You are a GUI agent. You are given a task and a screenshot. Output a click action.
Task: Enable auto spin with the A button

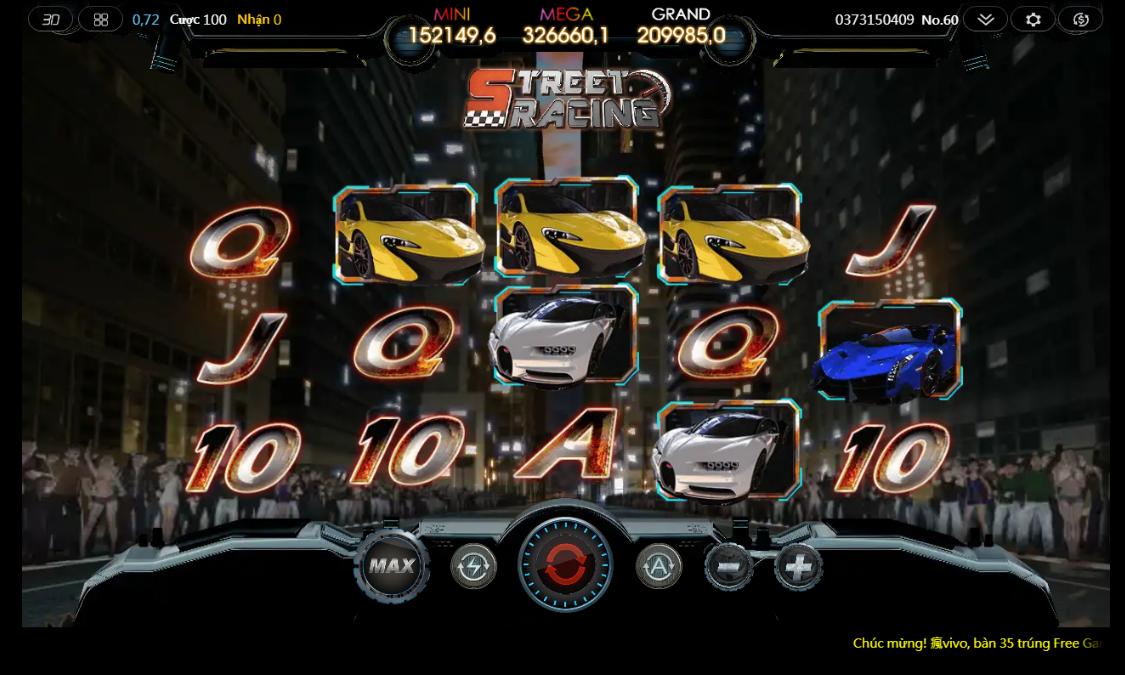(x=658, y=567)
